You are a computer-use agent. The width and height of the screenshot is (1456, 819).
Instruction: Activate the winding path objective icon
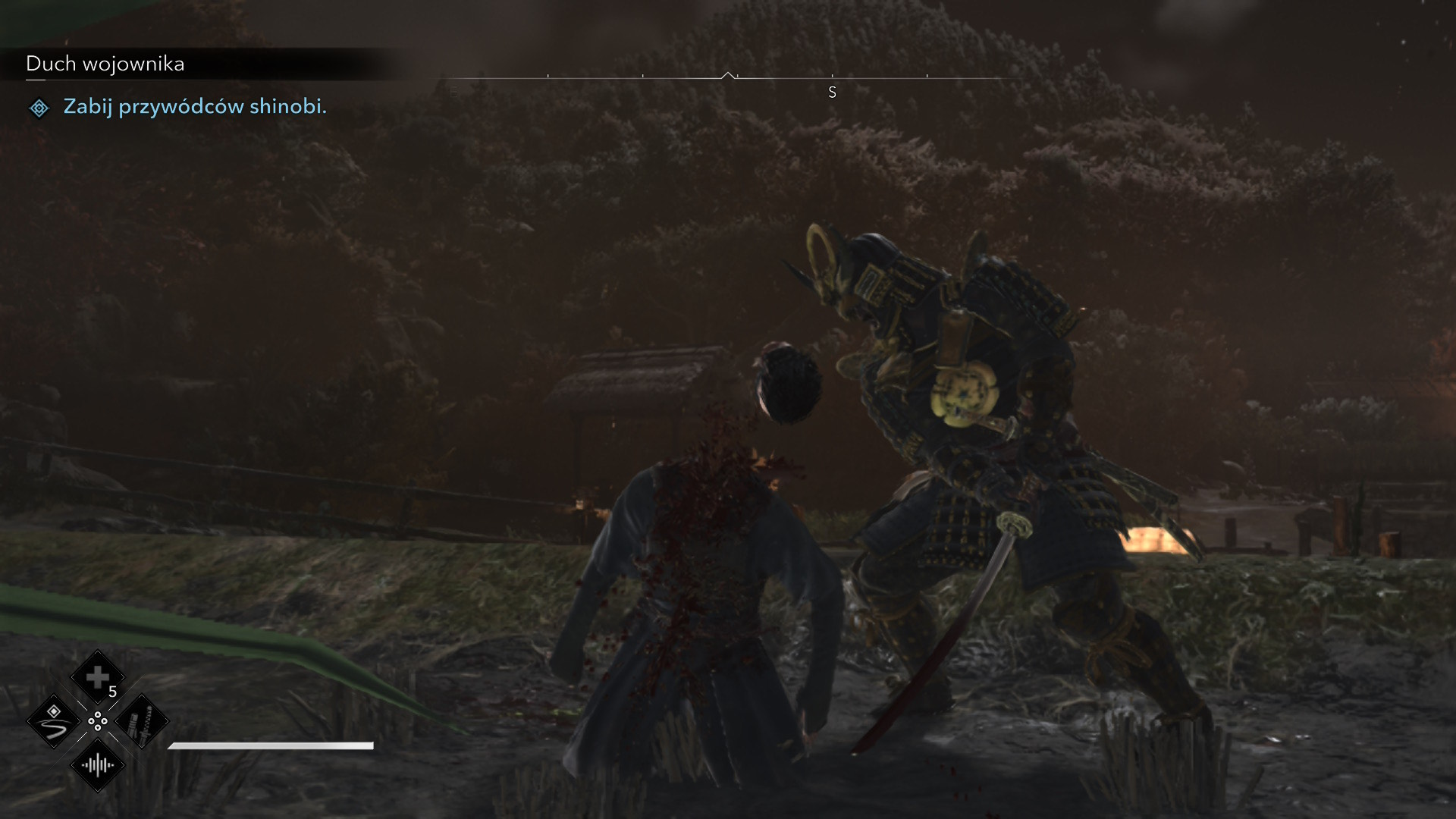(54, 721)
